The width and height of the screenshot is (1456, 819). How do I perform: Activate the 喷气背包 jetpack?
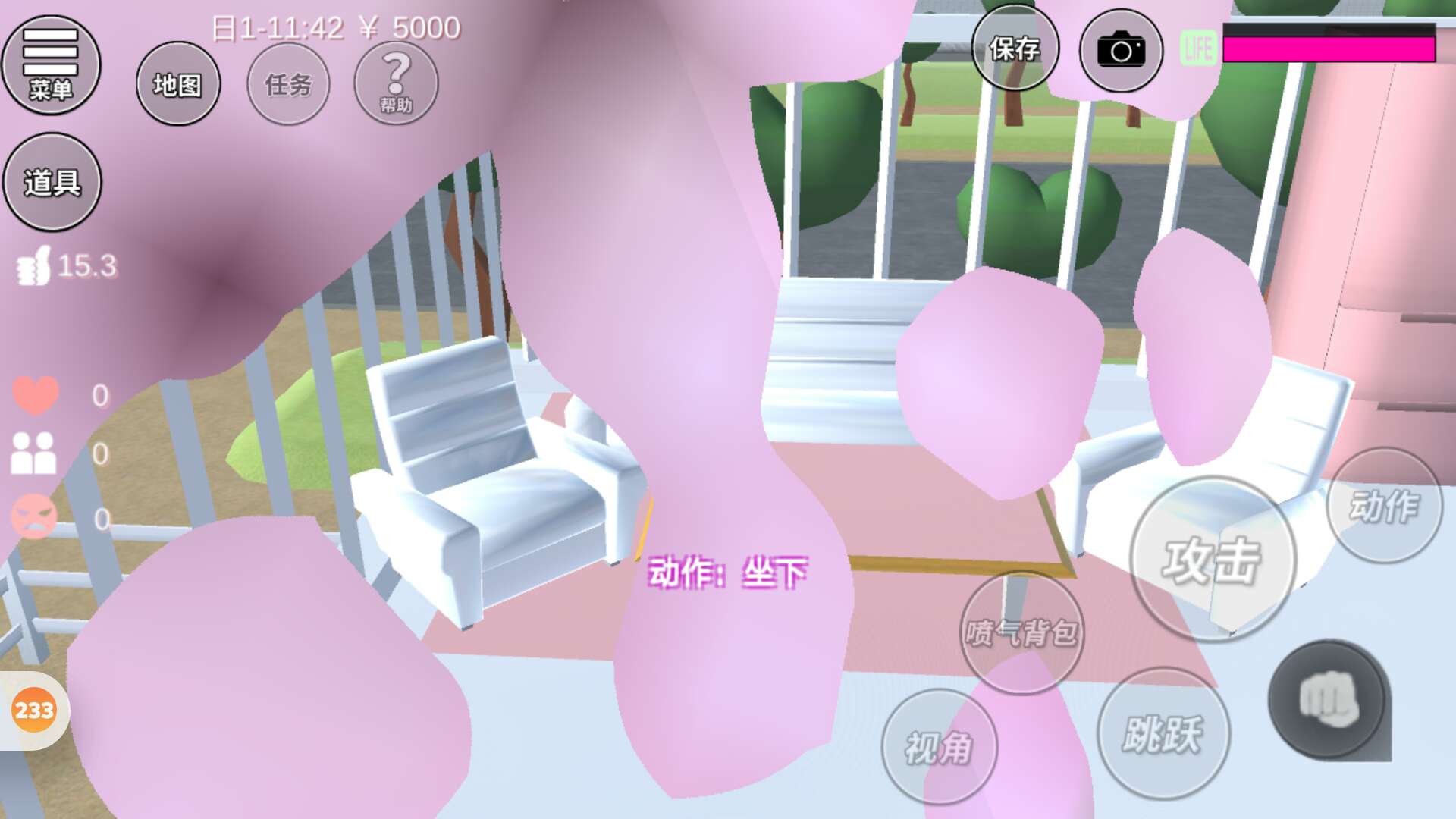[x=1021, y=632]
